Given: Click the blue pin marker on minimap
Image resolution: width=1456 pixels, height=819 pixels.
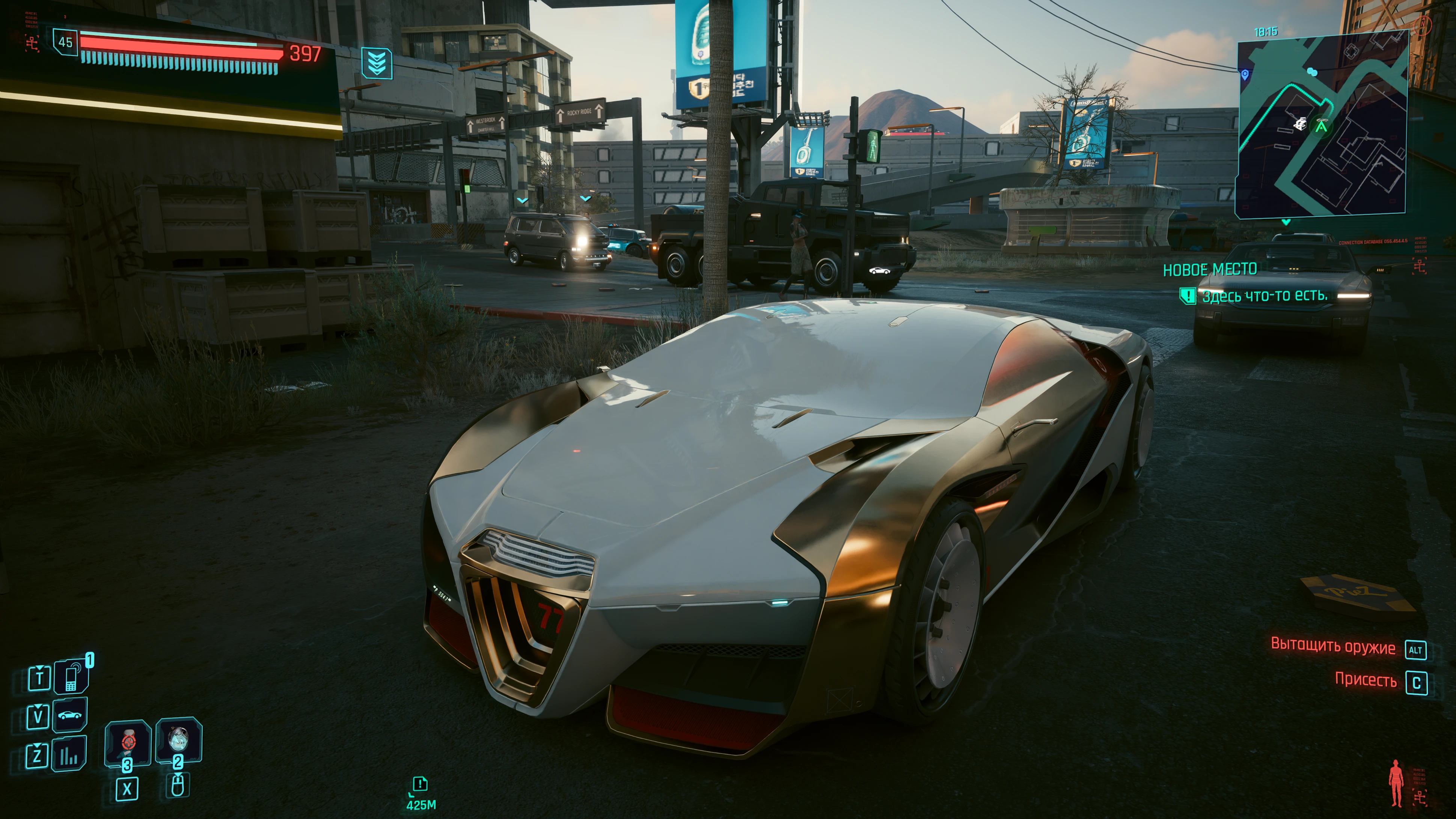Looking at the screenshot, I should tap(1245, 75).
